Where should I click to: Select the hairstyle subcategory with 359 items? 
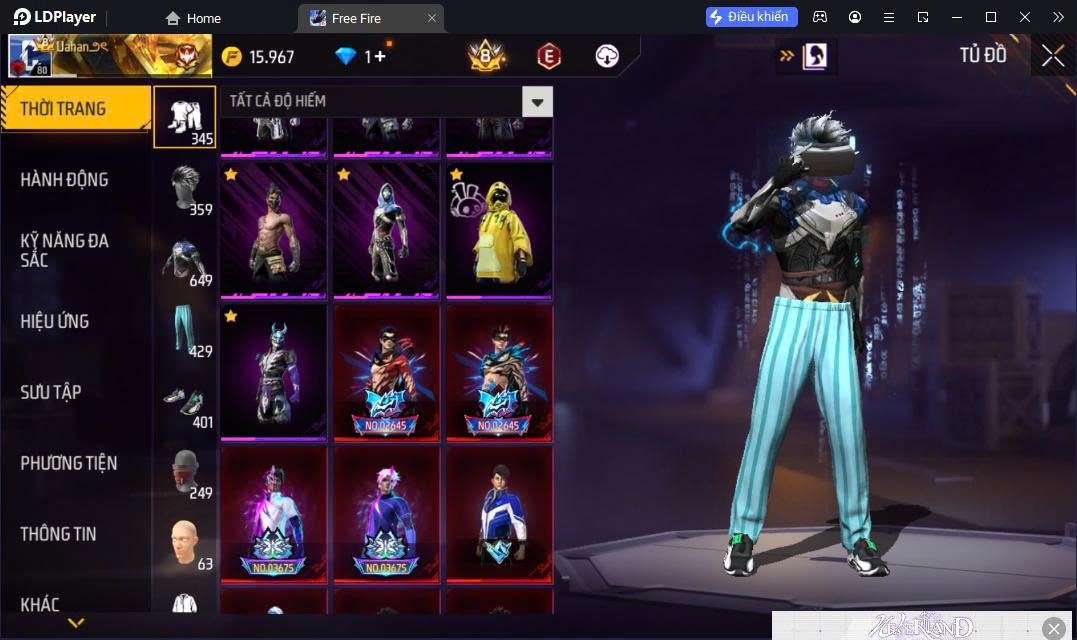coord(185,188)
